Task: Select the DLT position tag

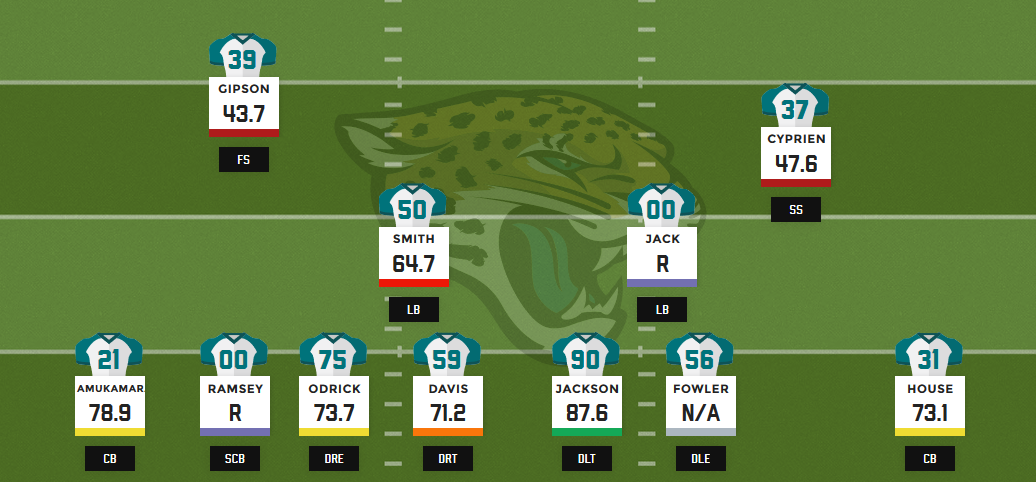Action: coord(586,459)
